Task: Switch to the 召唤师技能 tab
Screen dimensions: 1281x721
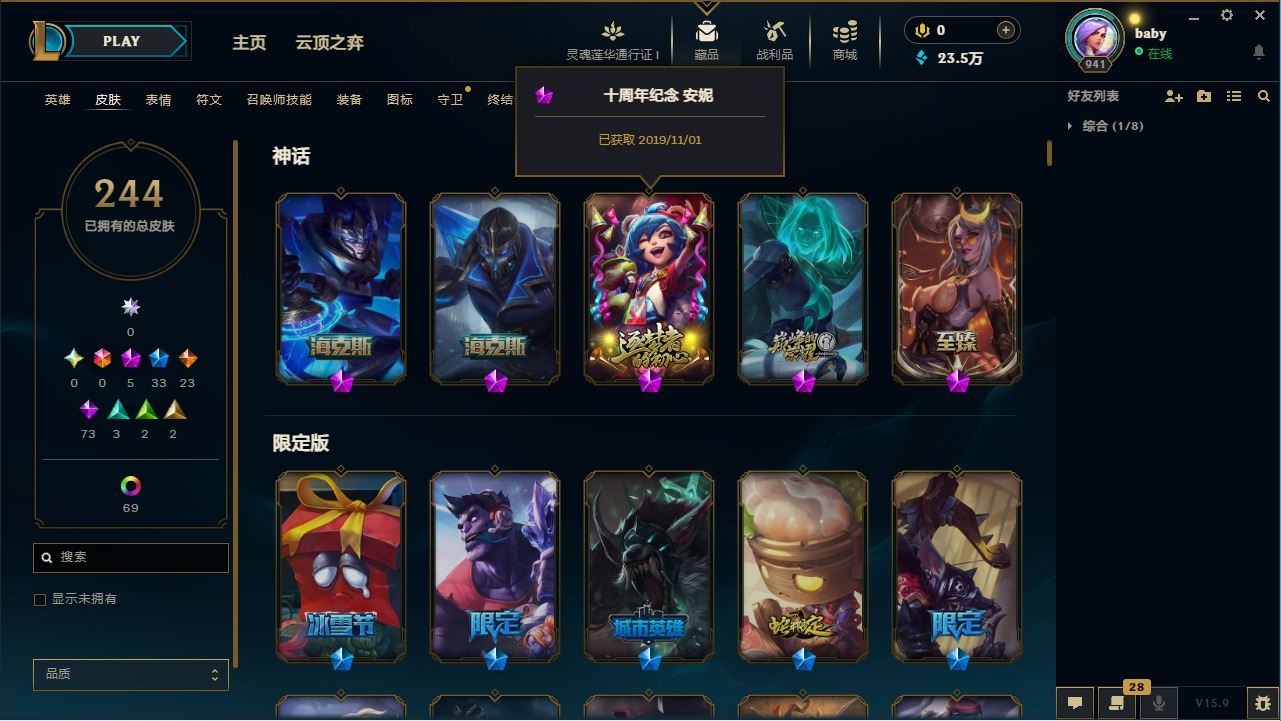Action: pyautogui.click(x=279, y=100)
